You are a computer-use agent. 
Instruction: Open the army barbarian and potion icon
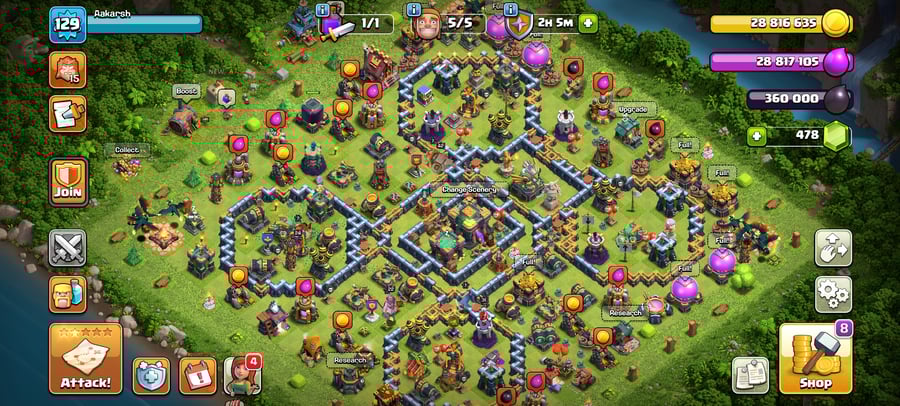click(67, 294)
